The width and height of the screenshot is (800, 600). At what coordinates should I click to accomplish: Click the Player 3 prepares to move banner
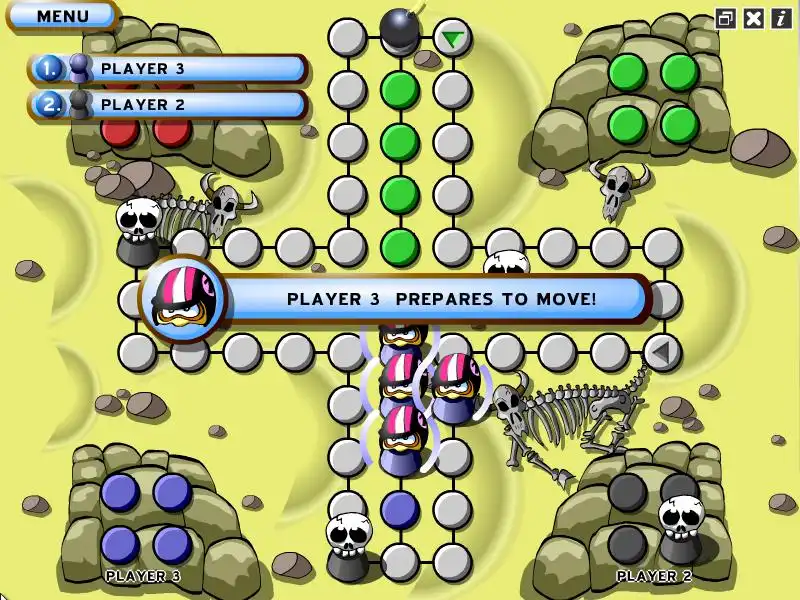[440, 298]
